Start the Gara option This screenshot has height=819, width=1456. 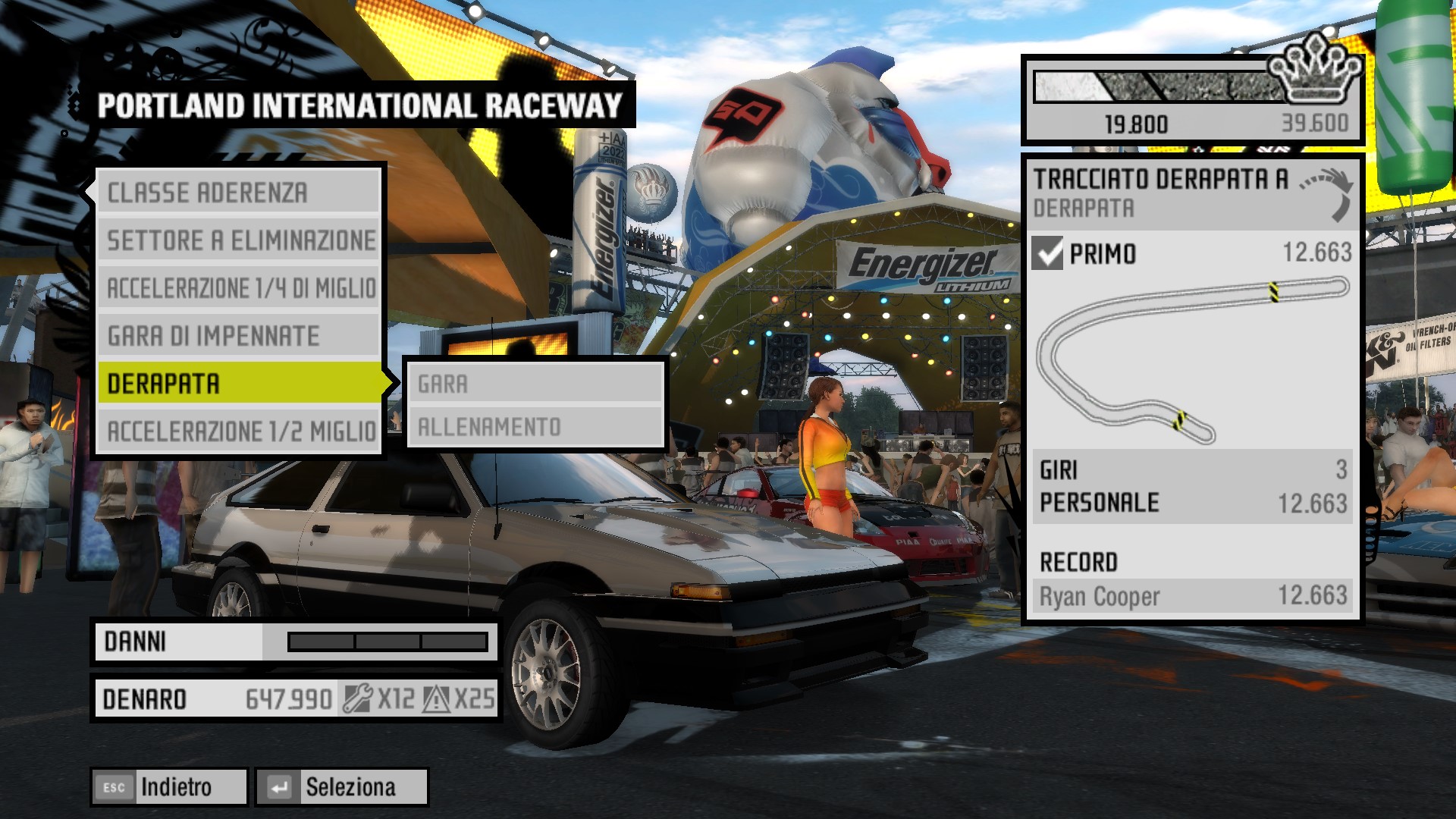(x=535, y=384)
